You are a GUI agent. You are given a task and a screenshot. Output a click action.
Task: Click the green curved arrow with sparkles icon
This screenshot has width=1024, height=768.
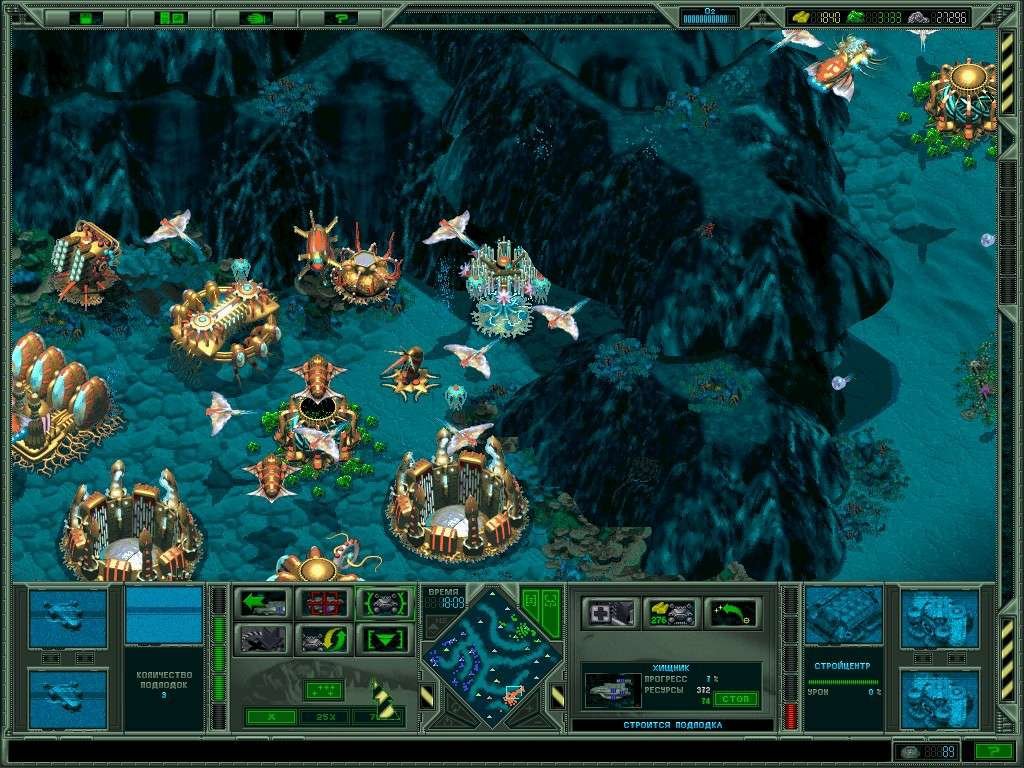730,613
